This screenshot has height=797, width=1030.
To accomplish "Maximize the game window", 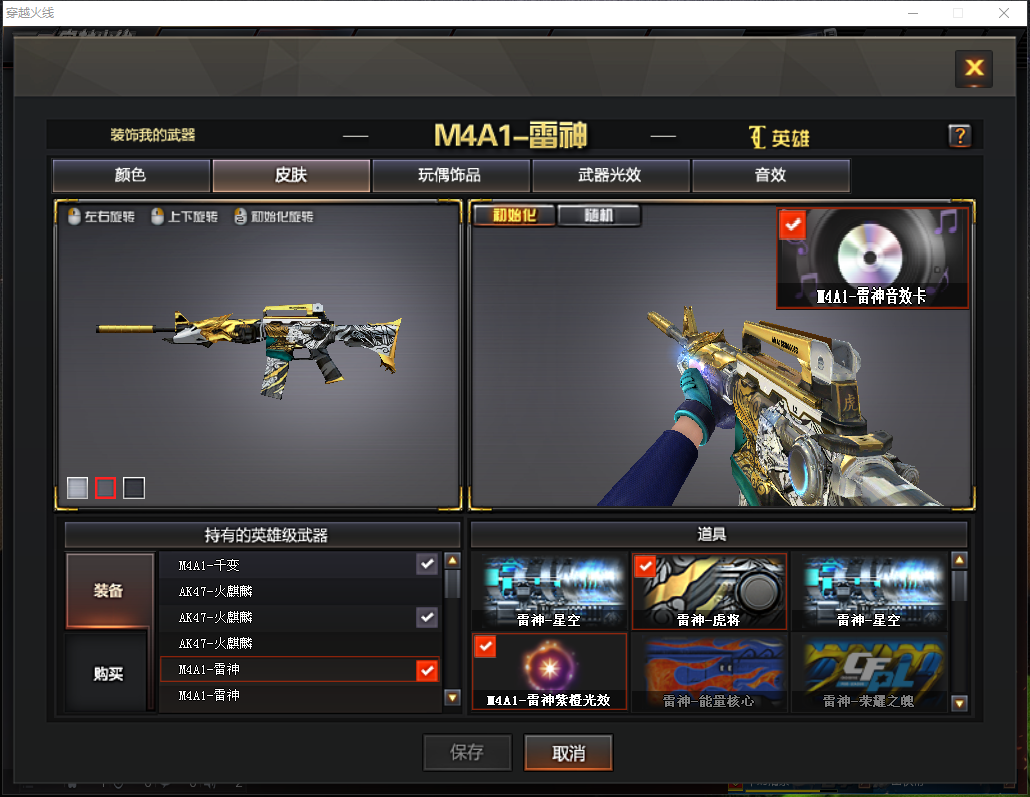I will 958,13.
